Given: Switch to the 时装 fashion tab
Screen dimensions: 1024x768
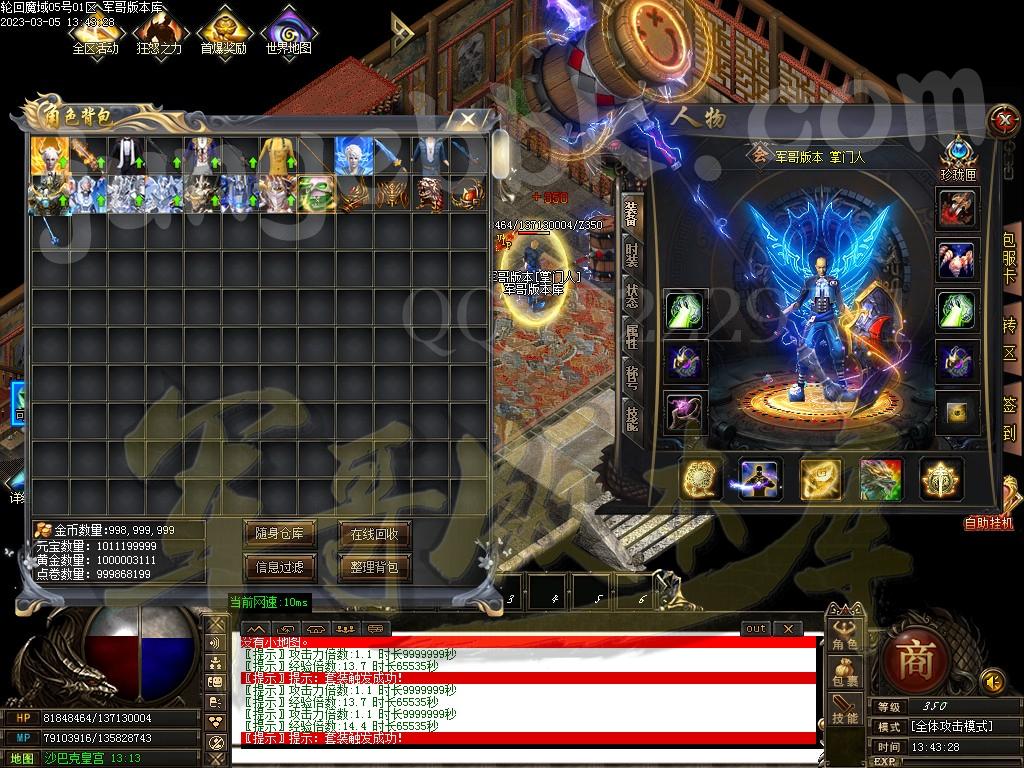Looking at the screenshot, I should pos(631,254).
